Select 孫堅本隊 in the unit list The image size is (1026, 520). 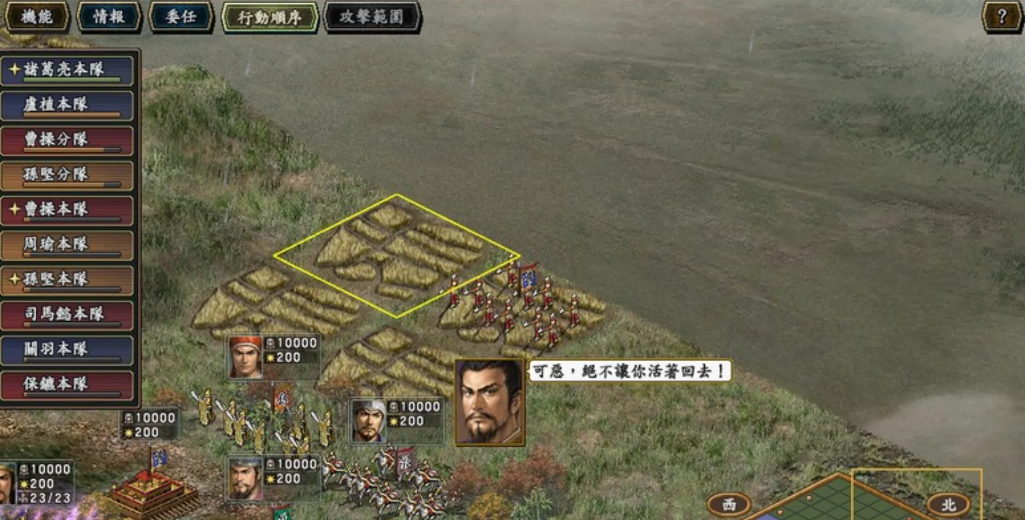68,281
